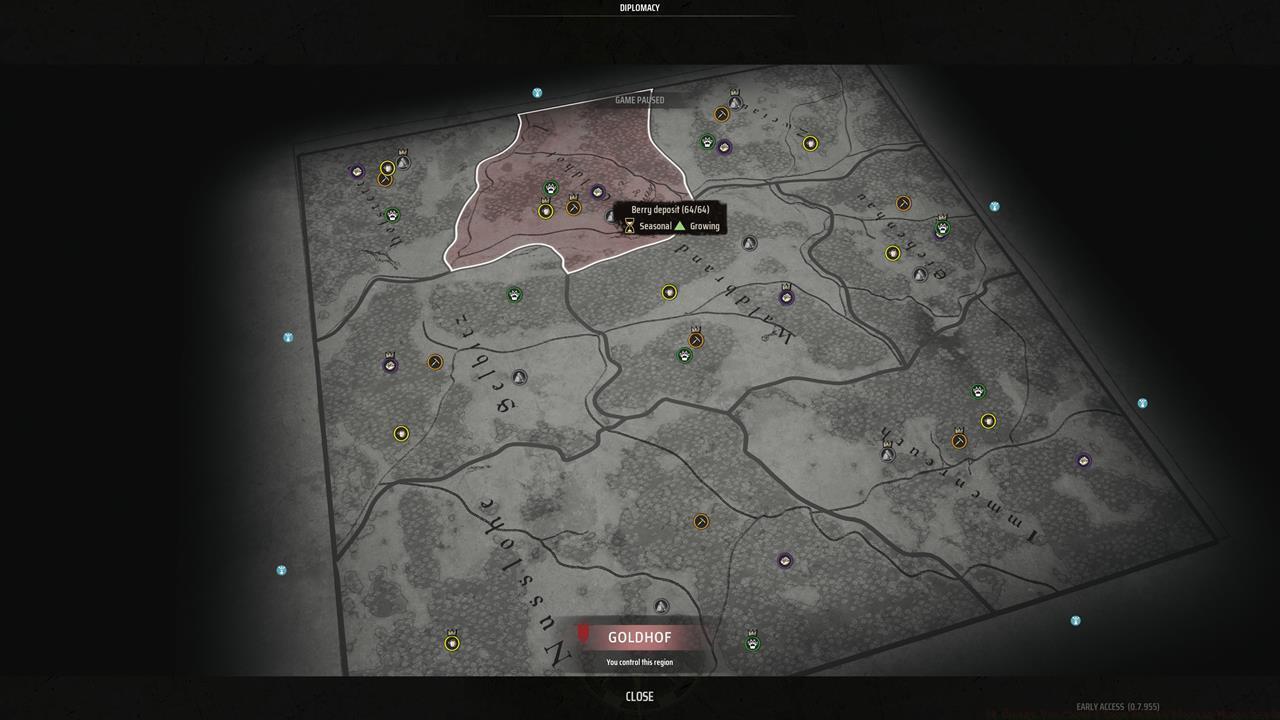Click the Seasonal hourglass icon in the tooltip
This screenshot has height=720, width=1280.
[628, 226]
